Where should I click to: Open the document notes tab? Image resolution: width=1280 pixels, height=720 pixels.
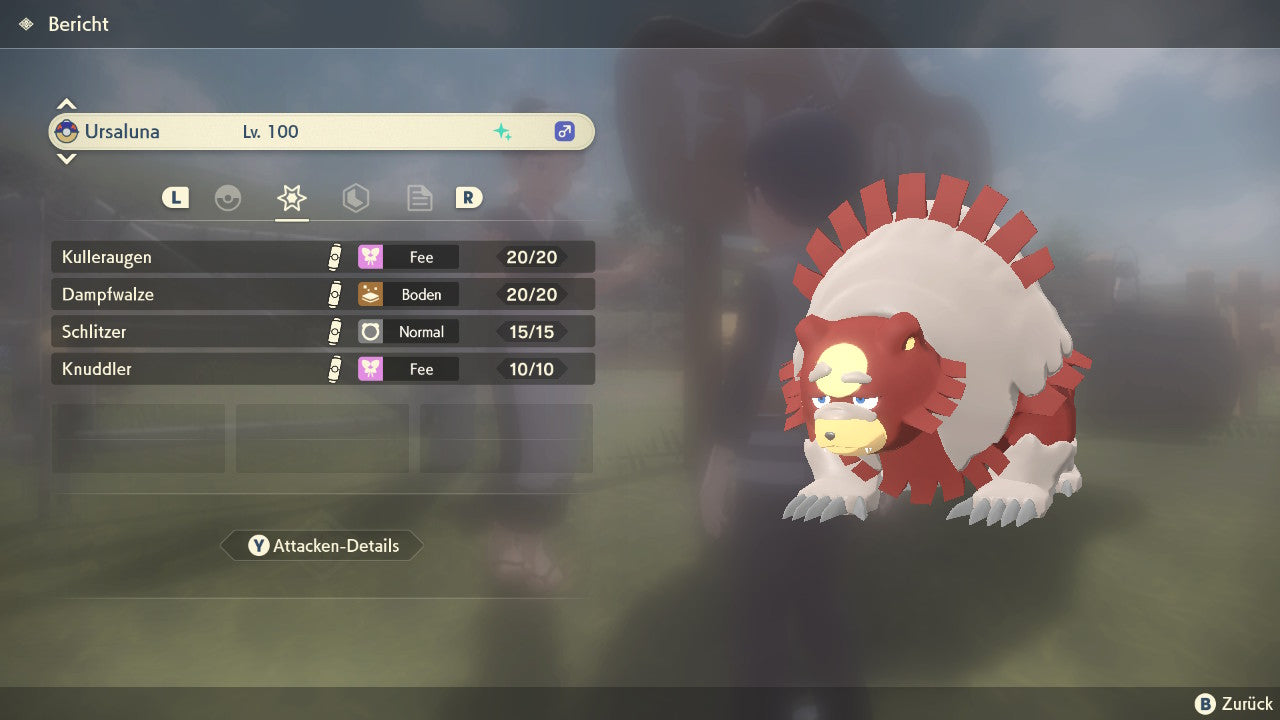[x=419, y=198]
